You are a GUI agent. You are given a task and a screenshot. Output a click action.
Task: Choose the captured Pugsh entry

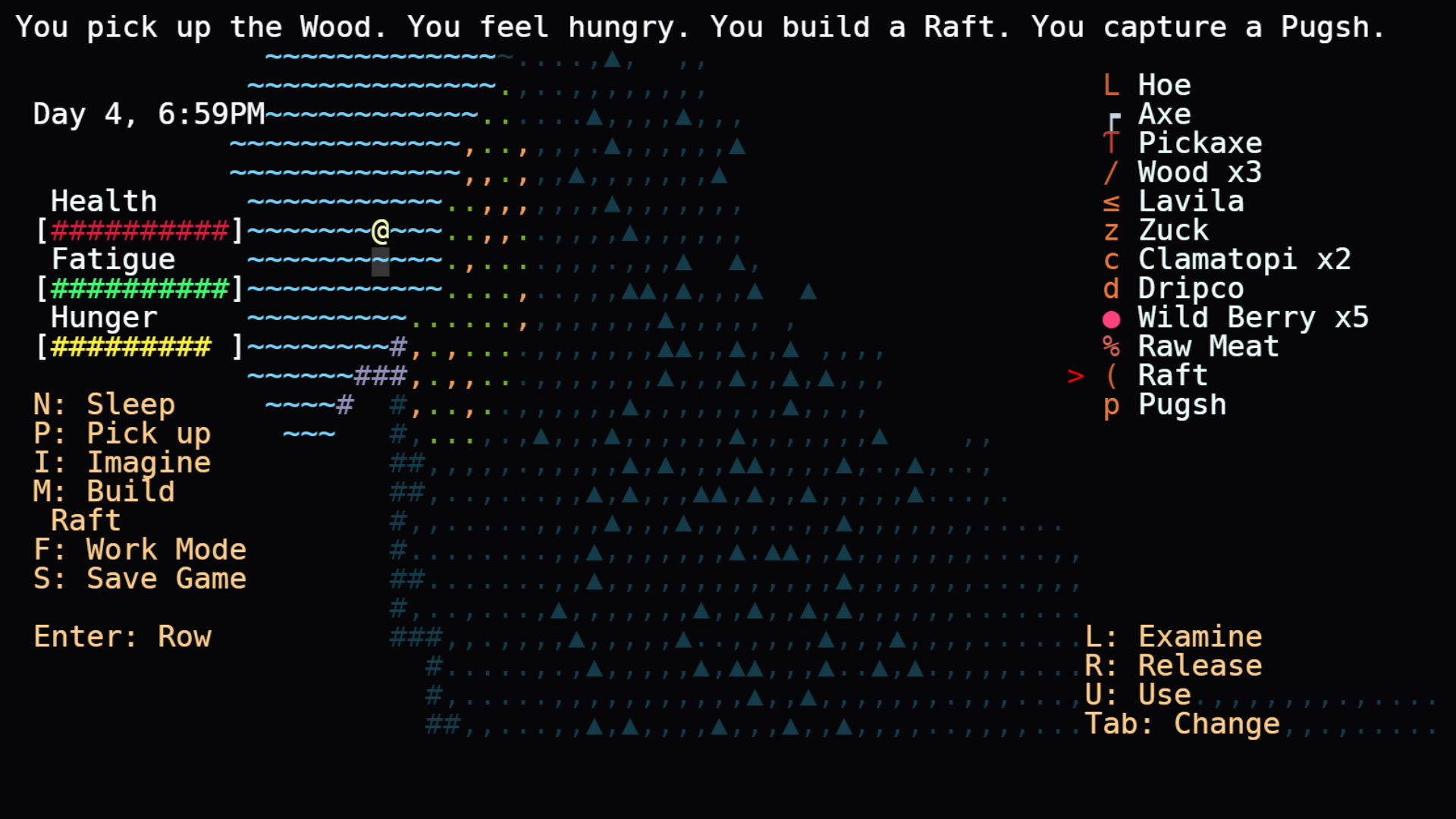coord(1181,405)
